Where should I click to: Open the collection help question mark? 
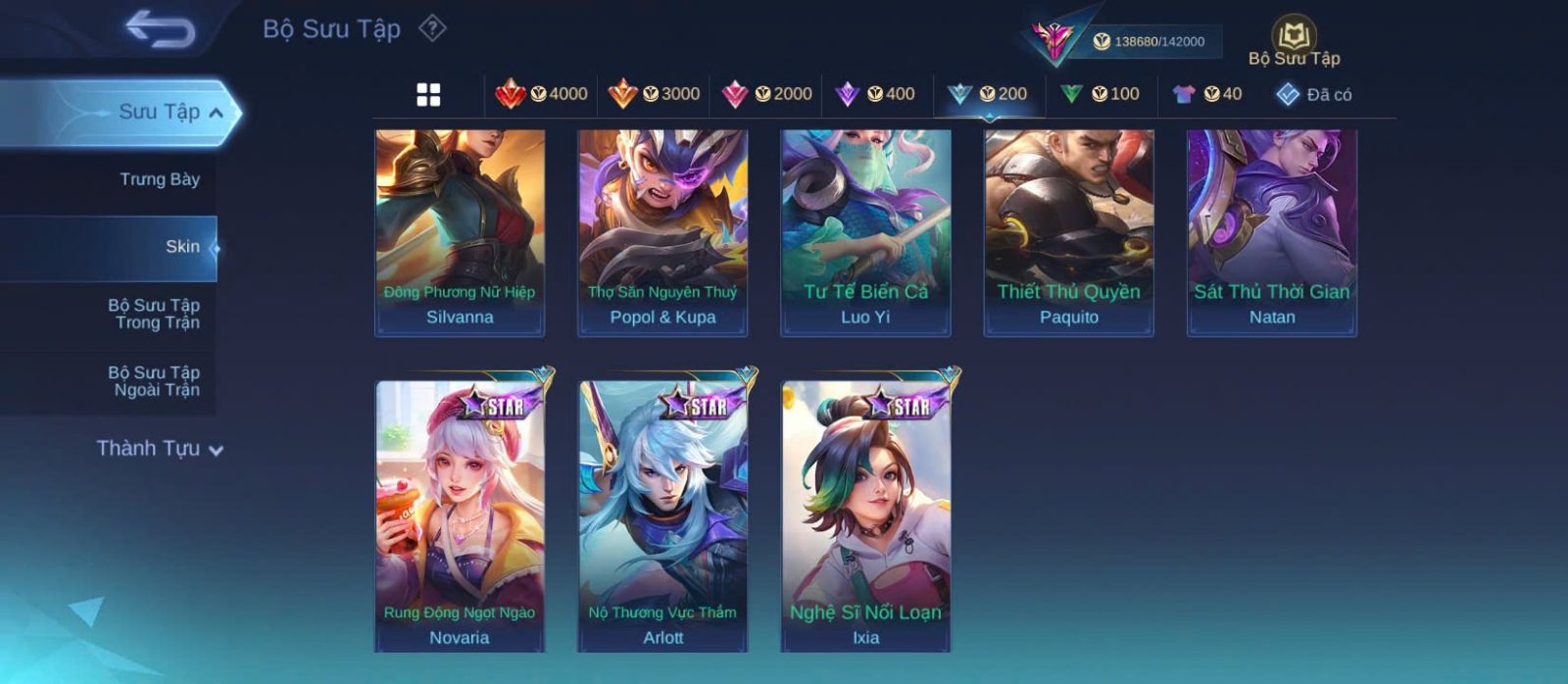click(x=432, y=28)
